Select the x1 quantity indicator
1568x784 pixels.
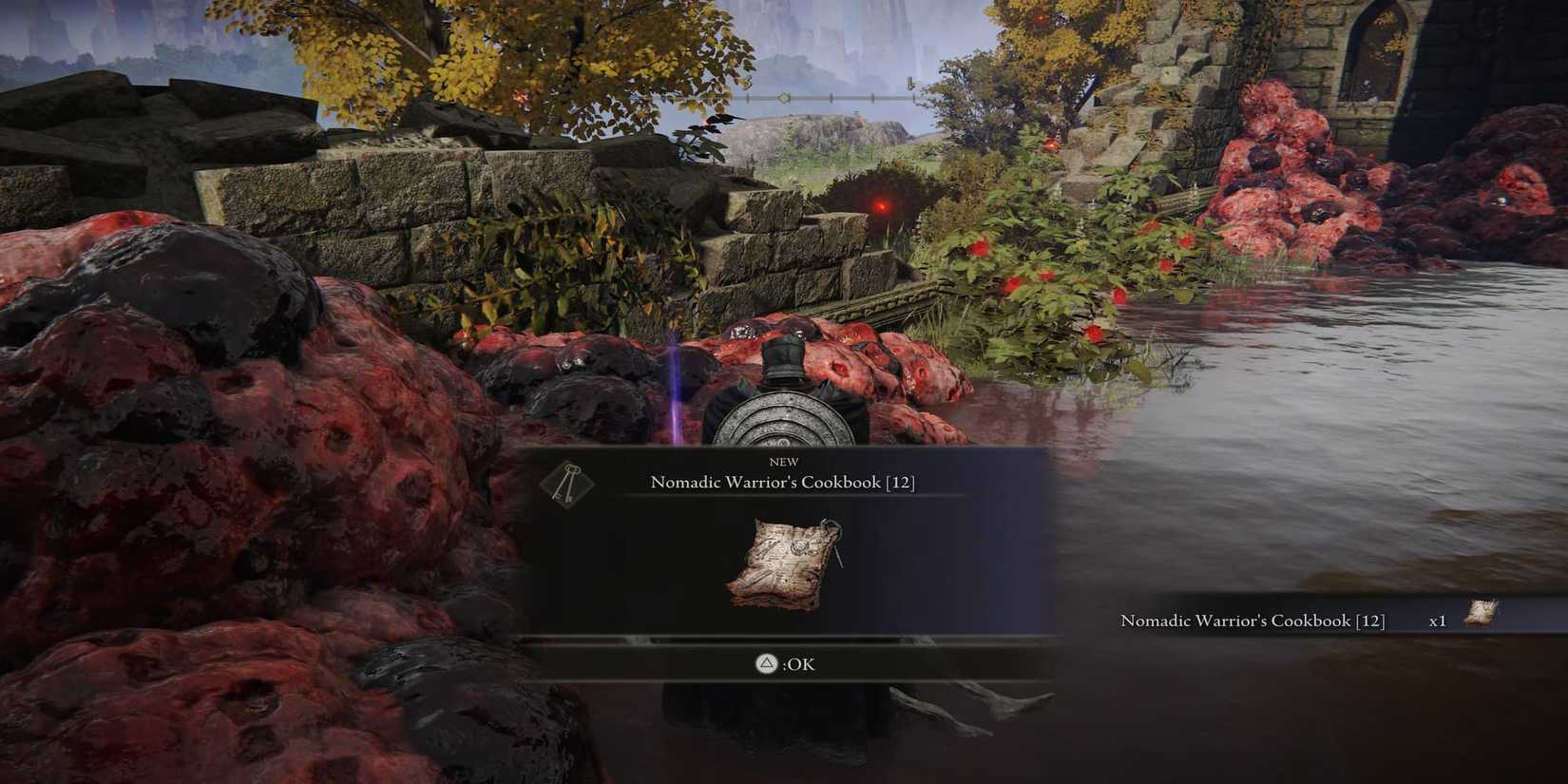(1438, 620)
